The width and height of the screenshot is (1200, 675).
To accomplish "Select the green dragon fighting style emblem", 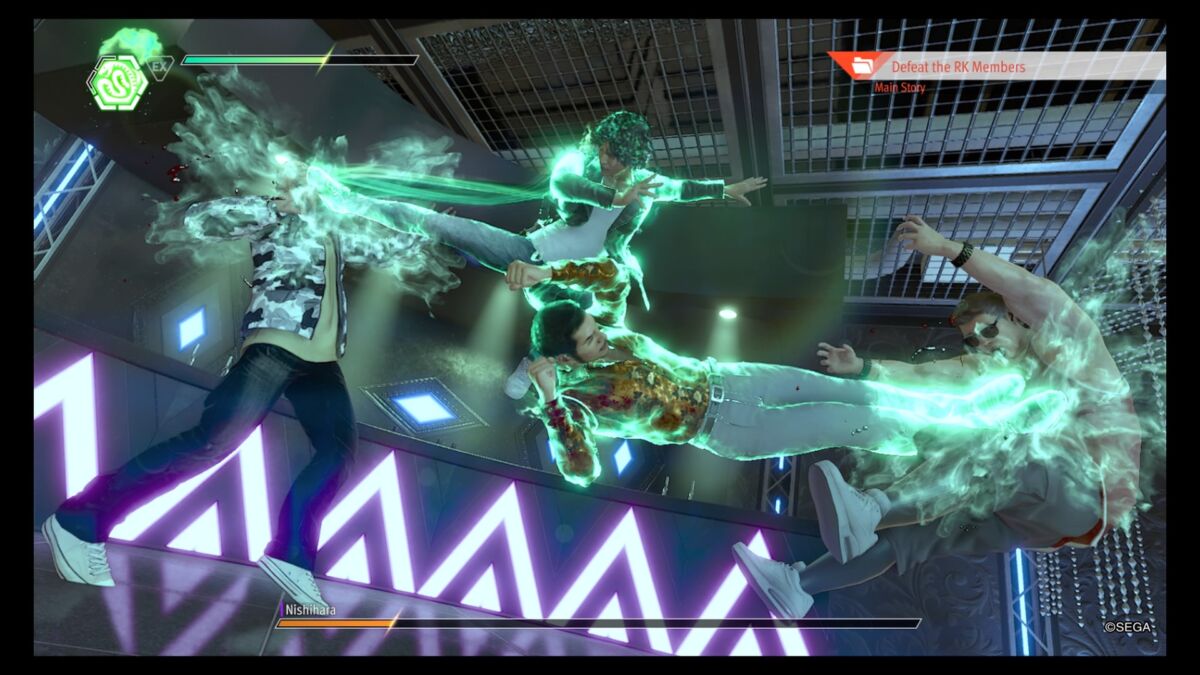I will 118,82.
